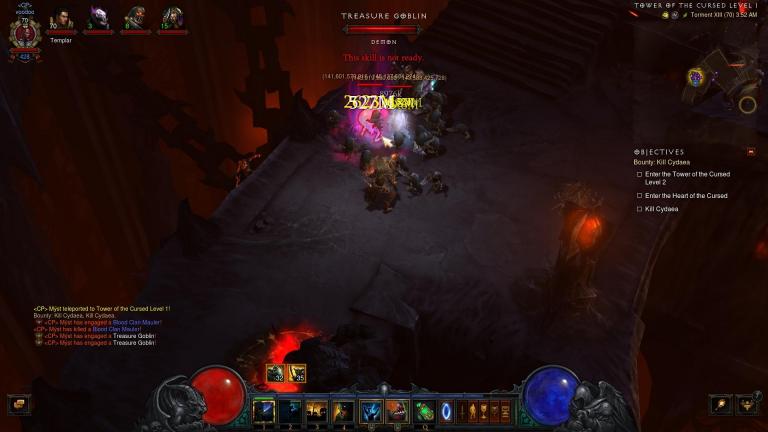Cast the fourth skill slot ability
Viewport: 768px width, 432px height.
[343, 410]
